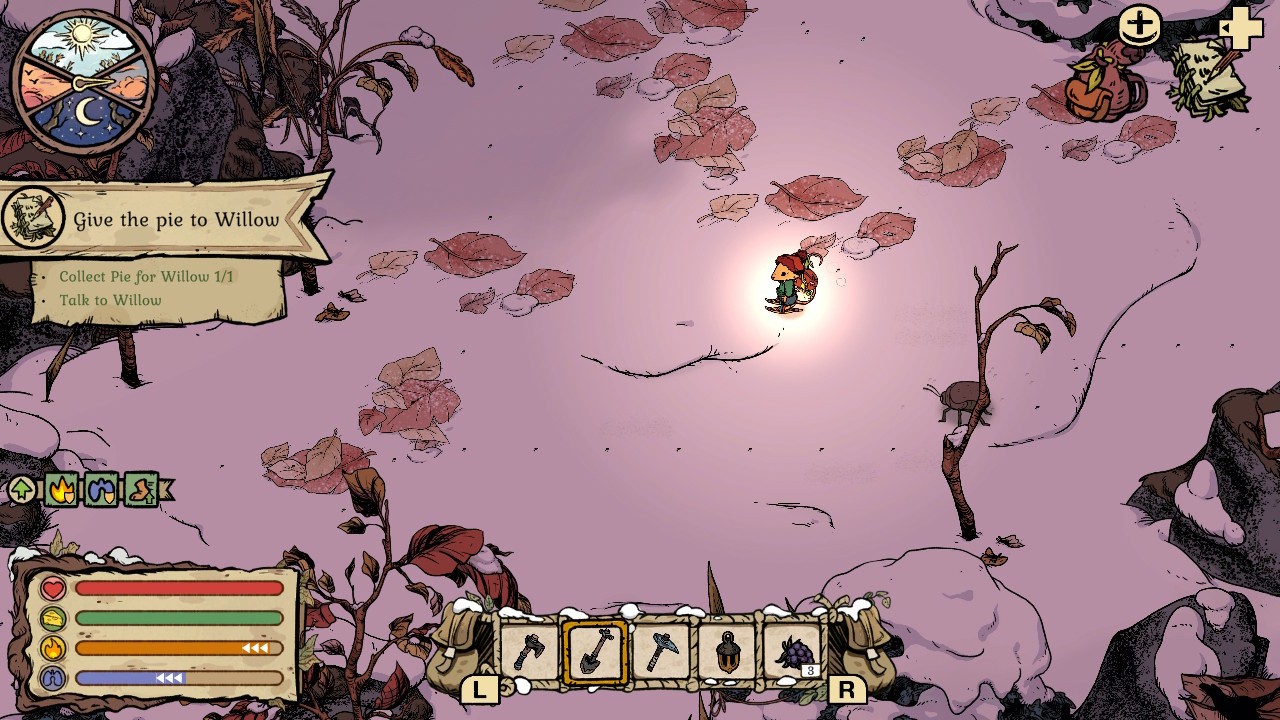Image resolution: width=1280 pixels, height=720 pixels.
Task: Pick the berries slot in hotbar
Action: [794, 653]
